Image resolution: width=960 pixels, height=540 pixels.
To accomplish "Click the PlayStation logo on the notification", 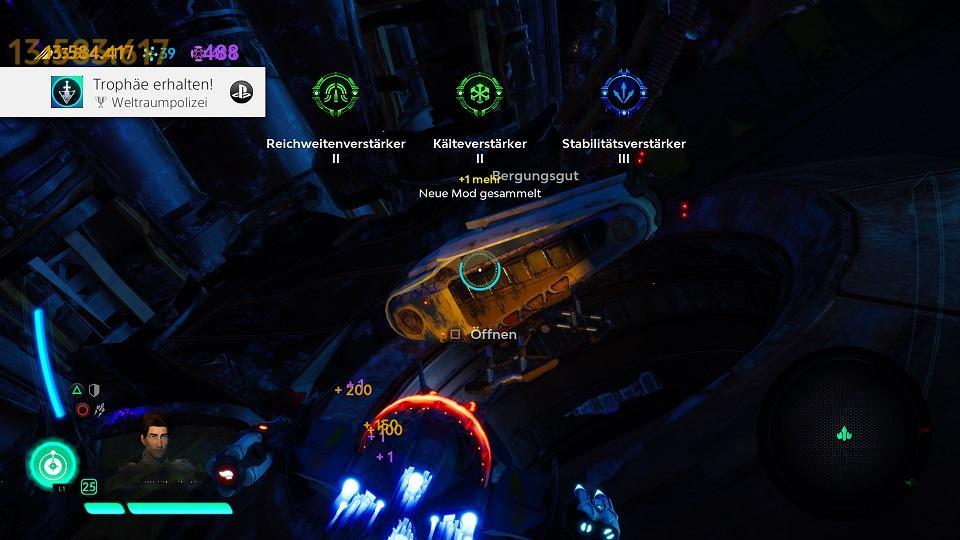I will click(x=241, y=92).
